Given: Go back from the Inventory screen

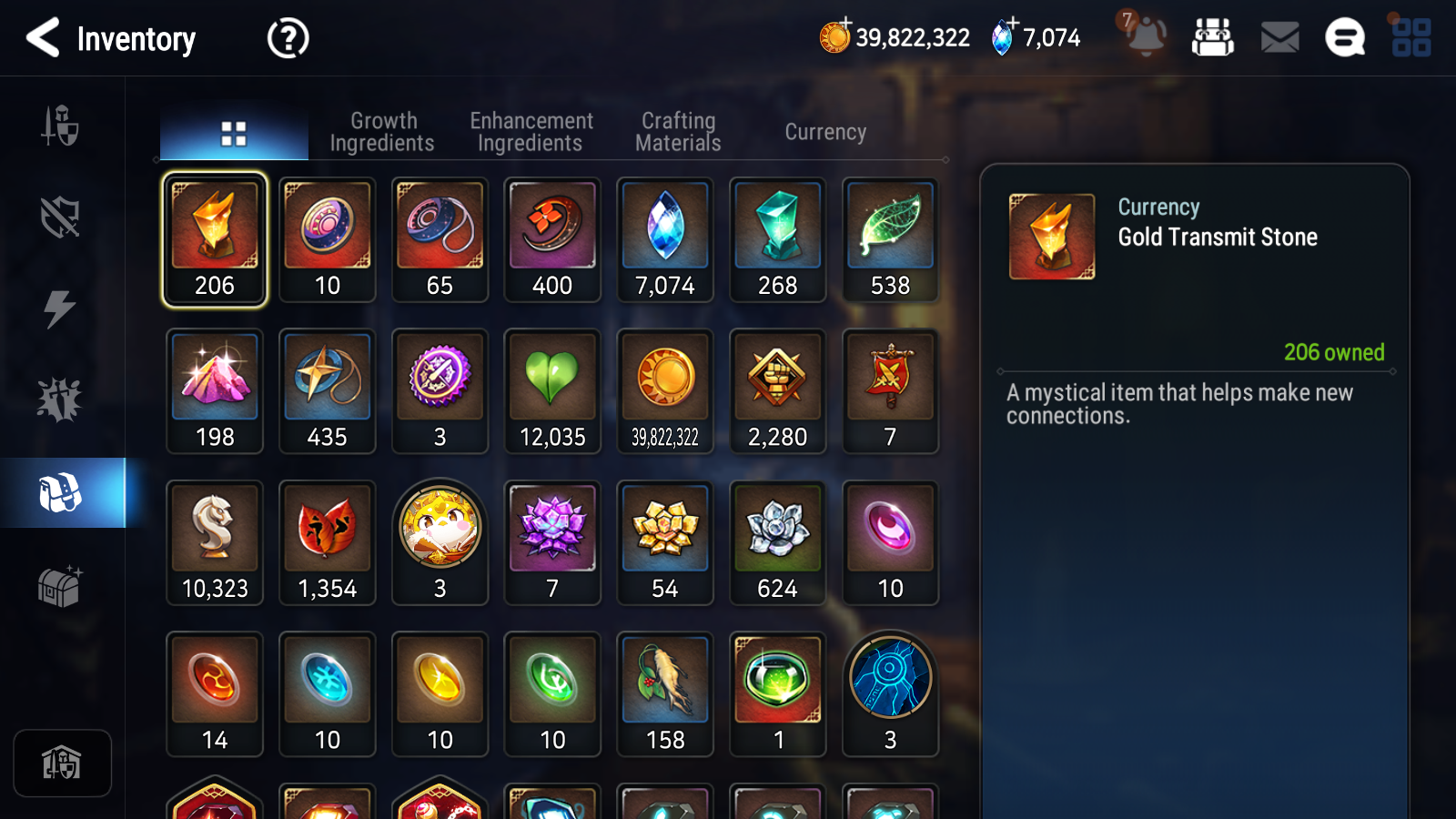Looking at the screenshot, I should click(43, 38).
